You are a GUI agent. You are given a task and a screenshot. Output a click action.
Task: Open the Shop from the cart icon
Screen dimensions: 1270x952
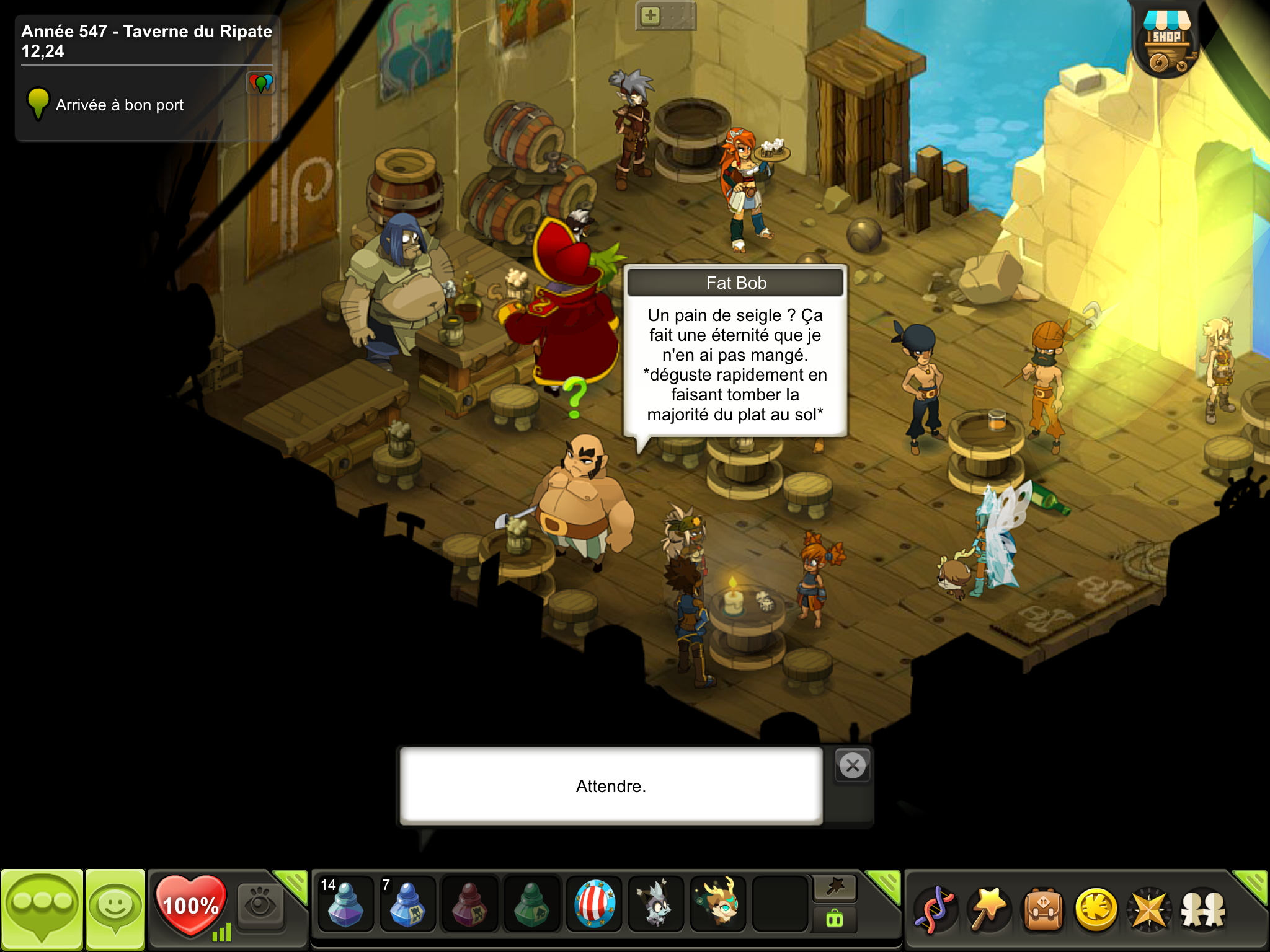1166,45
